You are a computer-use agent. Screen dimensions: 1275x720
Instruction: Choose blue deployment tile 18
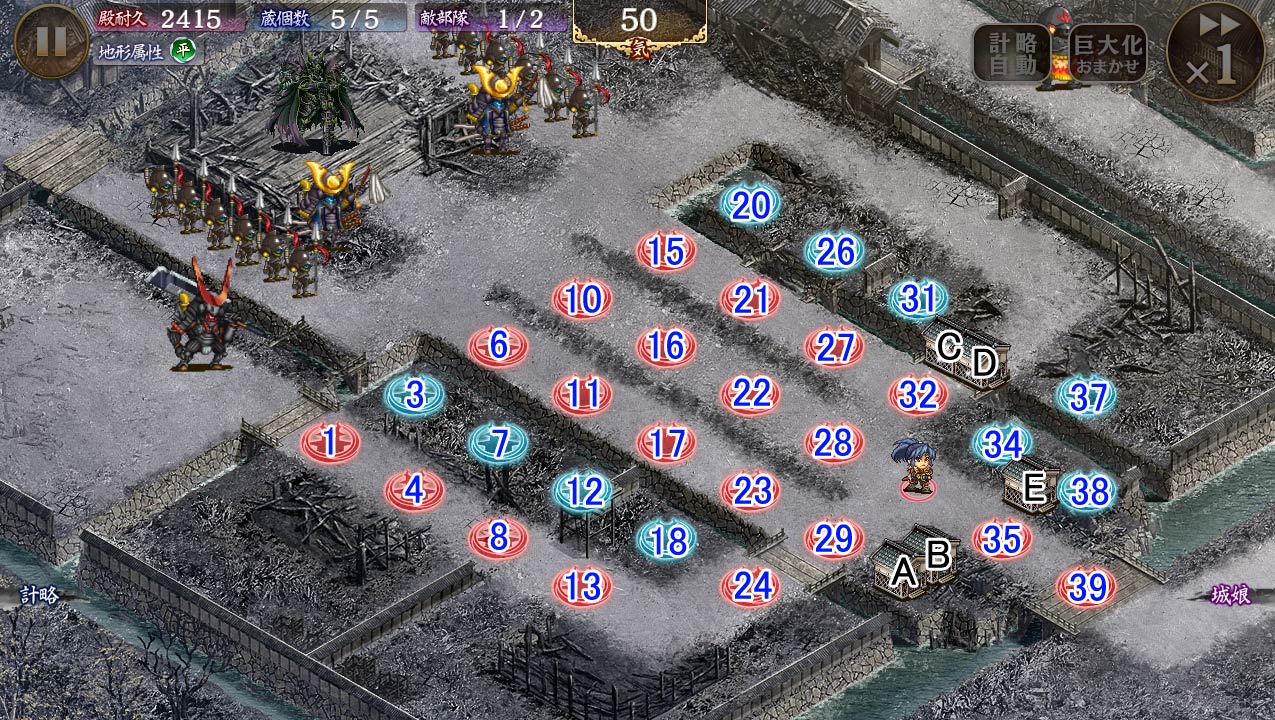coord(668,540)
